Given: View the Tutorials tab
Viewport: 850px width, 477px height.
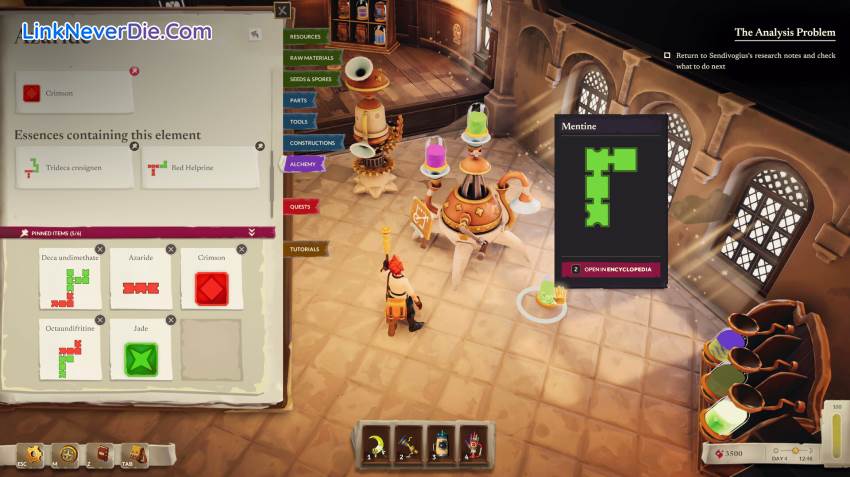Looking at the screenshot, I should (305, 249).
